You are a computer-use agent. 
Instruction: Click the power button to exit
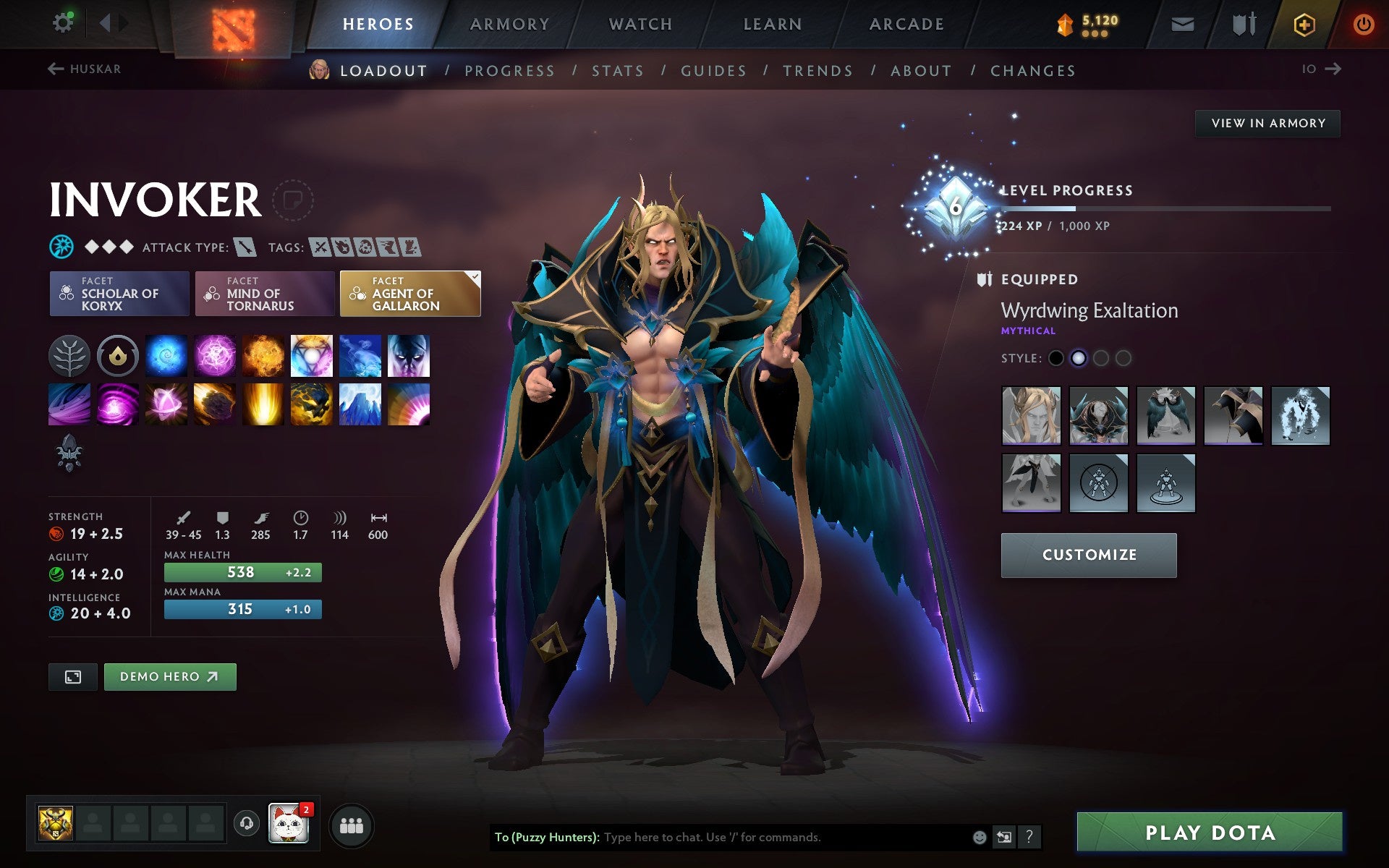click(x=1363, y=22)
